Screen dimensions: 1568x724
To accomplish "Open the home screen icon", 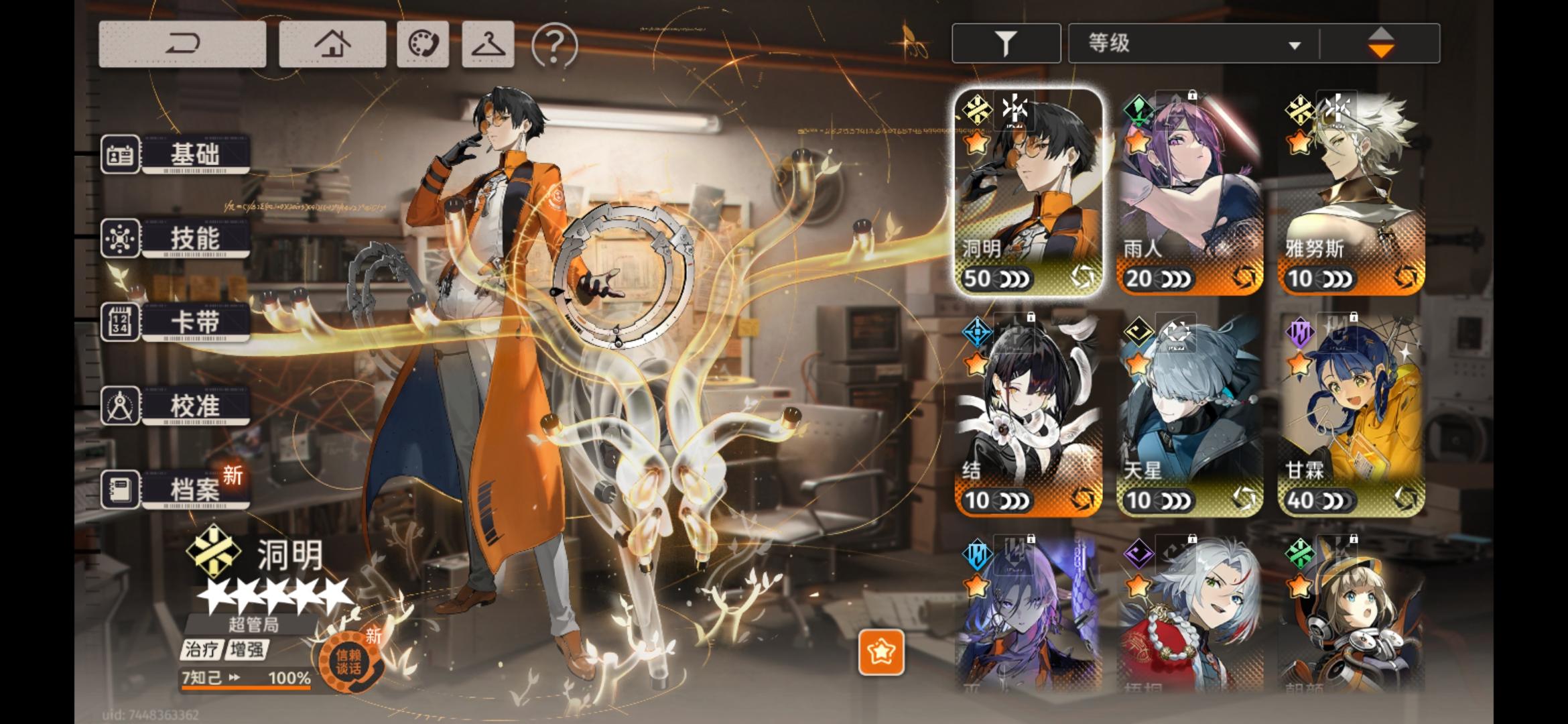I will pos(333,43).
